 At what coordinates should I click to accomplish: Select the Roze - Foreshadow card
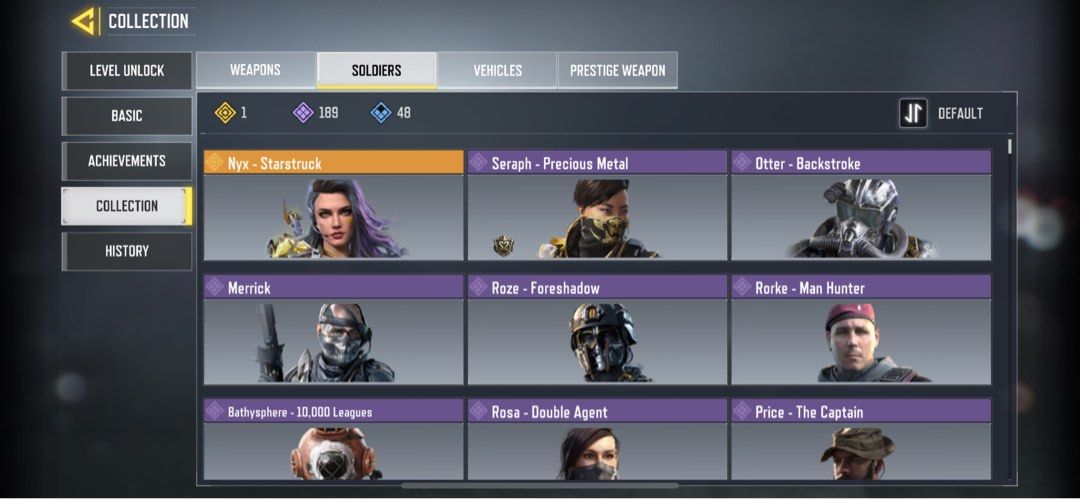point(597,331)
